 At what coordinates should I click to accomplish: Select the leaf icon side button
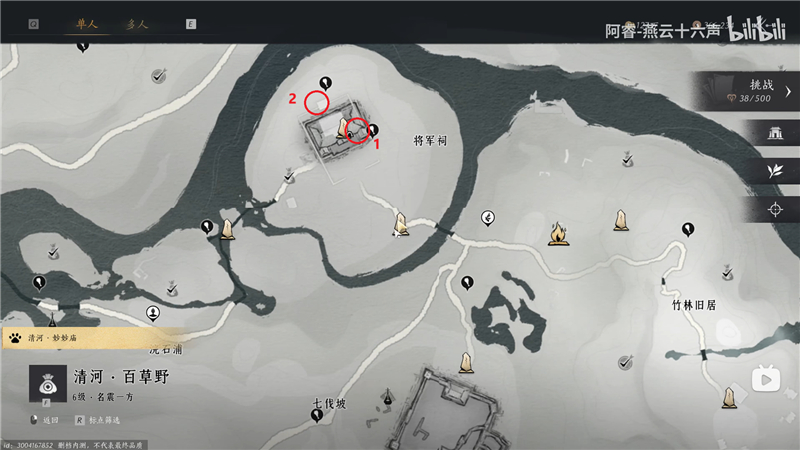click(x=773, y=171)
